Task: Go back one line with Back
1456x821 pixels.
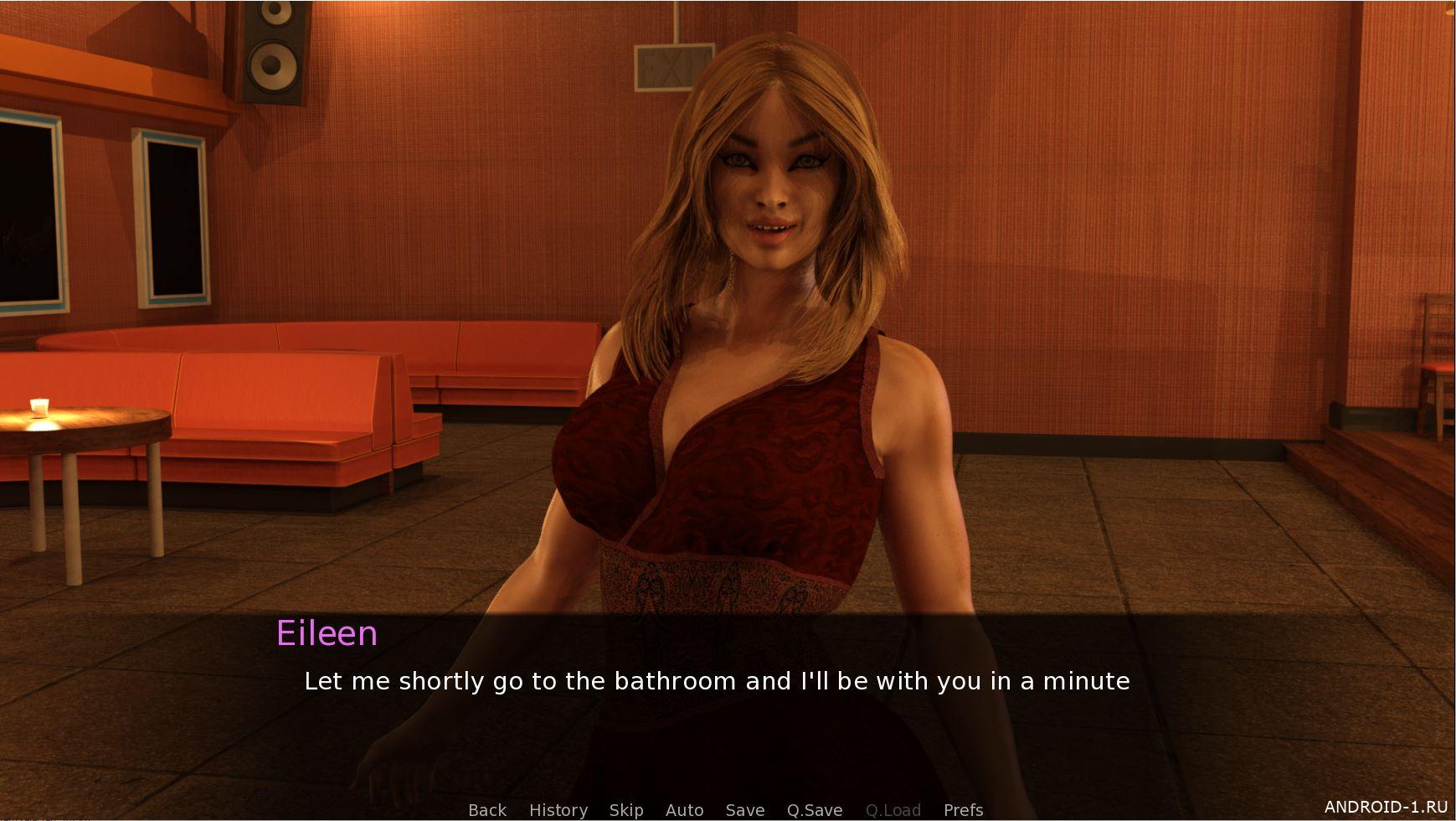Action: point(487,810)
